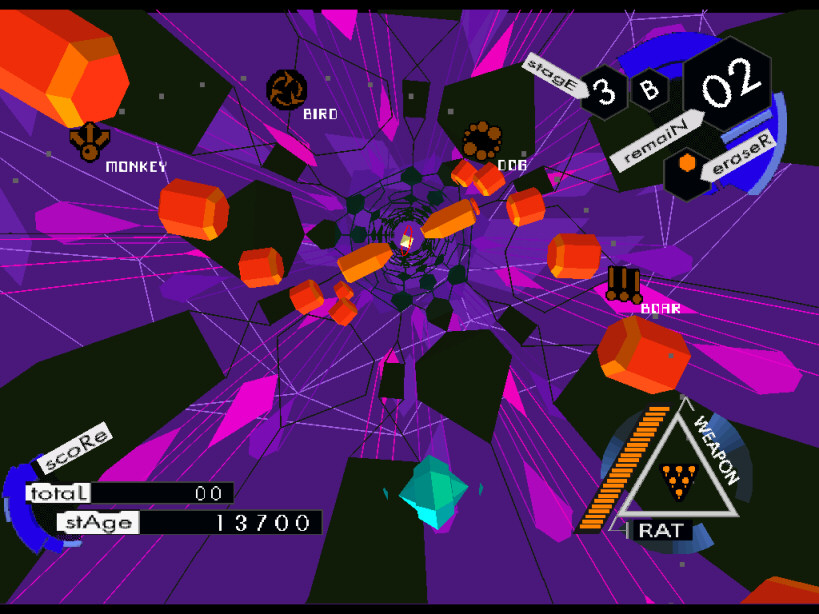Pick the DOG weapon icon
This screenshot has width=819, height=614.
point(482,141)
